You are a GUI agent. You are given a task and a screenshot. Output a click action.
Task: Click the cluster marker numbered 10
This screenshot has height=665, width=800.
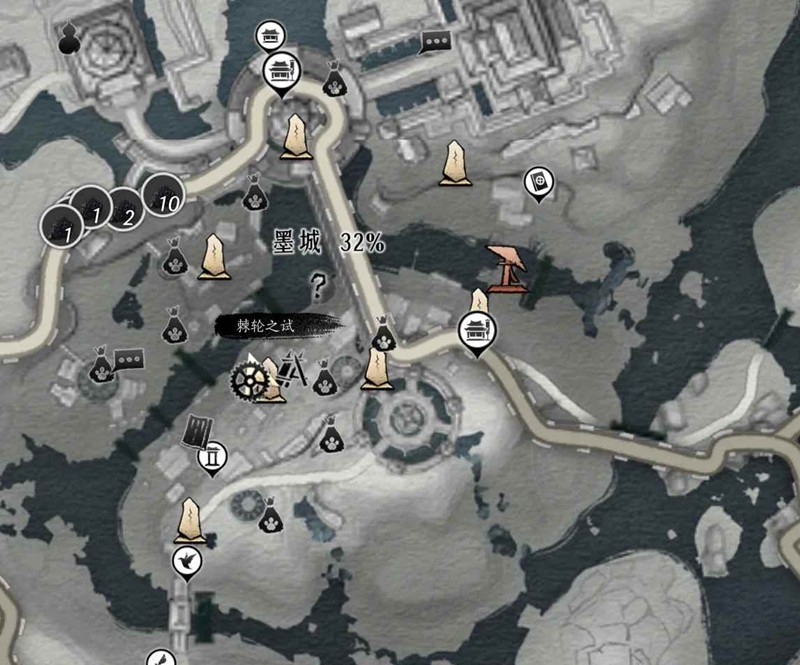(161, 192)
